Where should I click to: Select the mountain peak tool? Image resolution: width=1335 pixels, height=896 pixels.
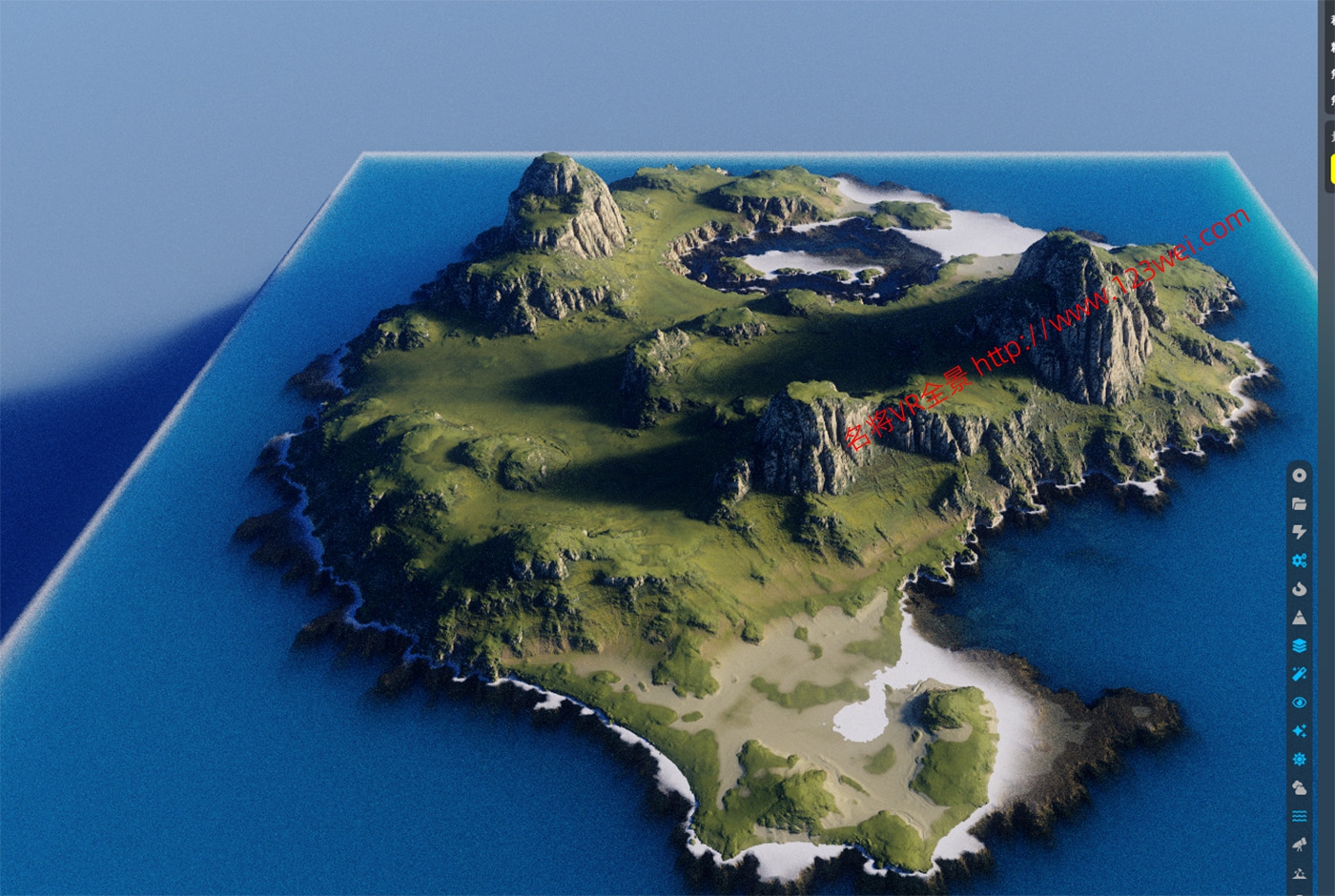[x=1299, y=618]
